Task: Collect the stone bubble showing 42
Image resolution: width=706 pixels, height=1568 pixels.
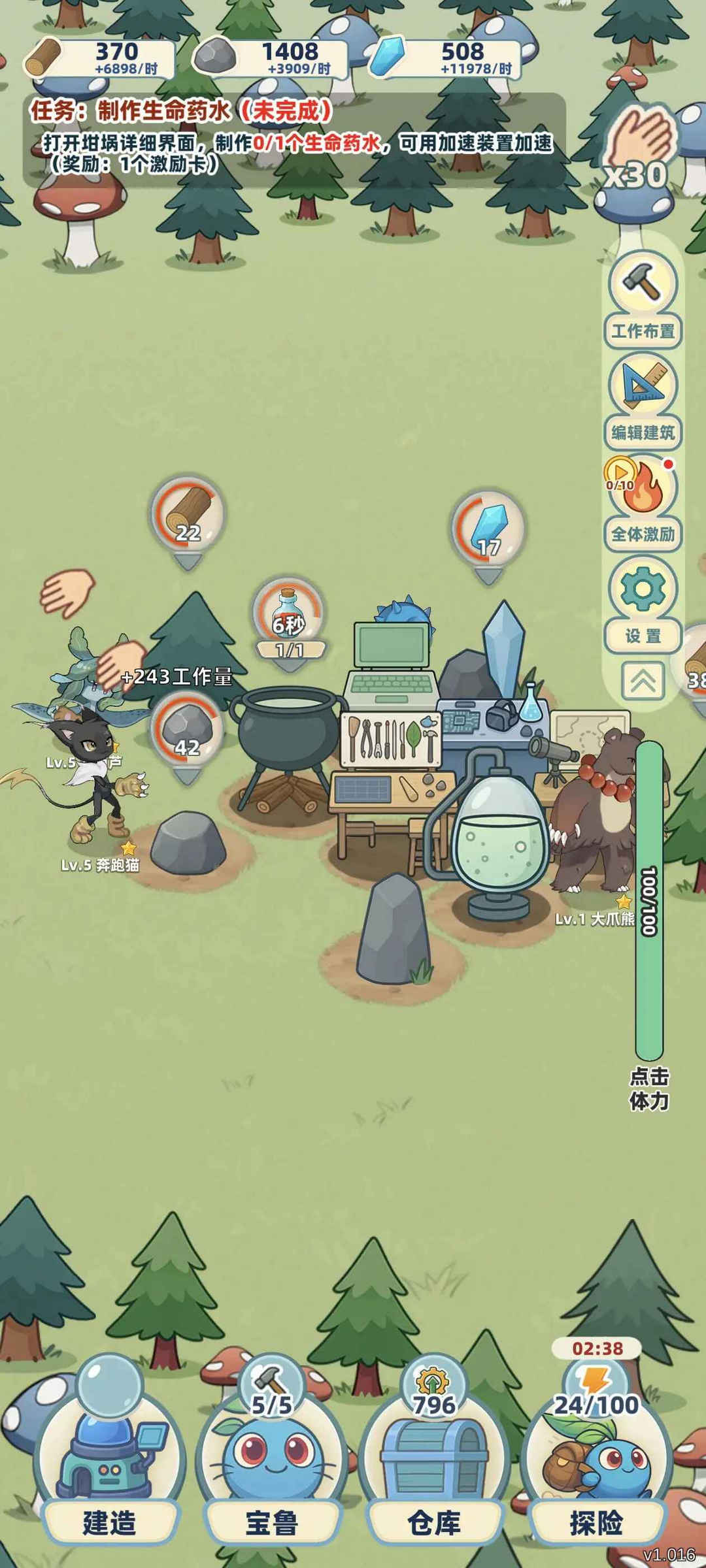Action: [x=188, y=730]
